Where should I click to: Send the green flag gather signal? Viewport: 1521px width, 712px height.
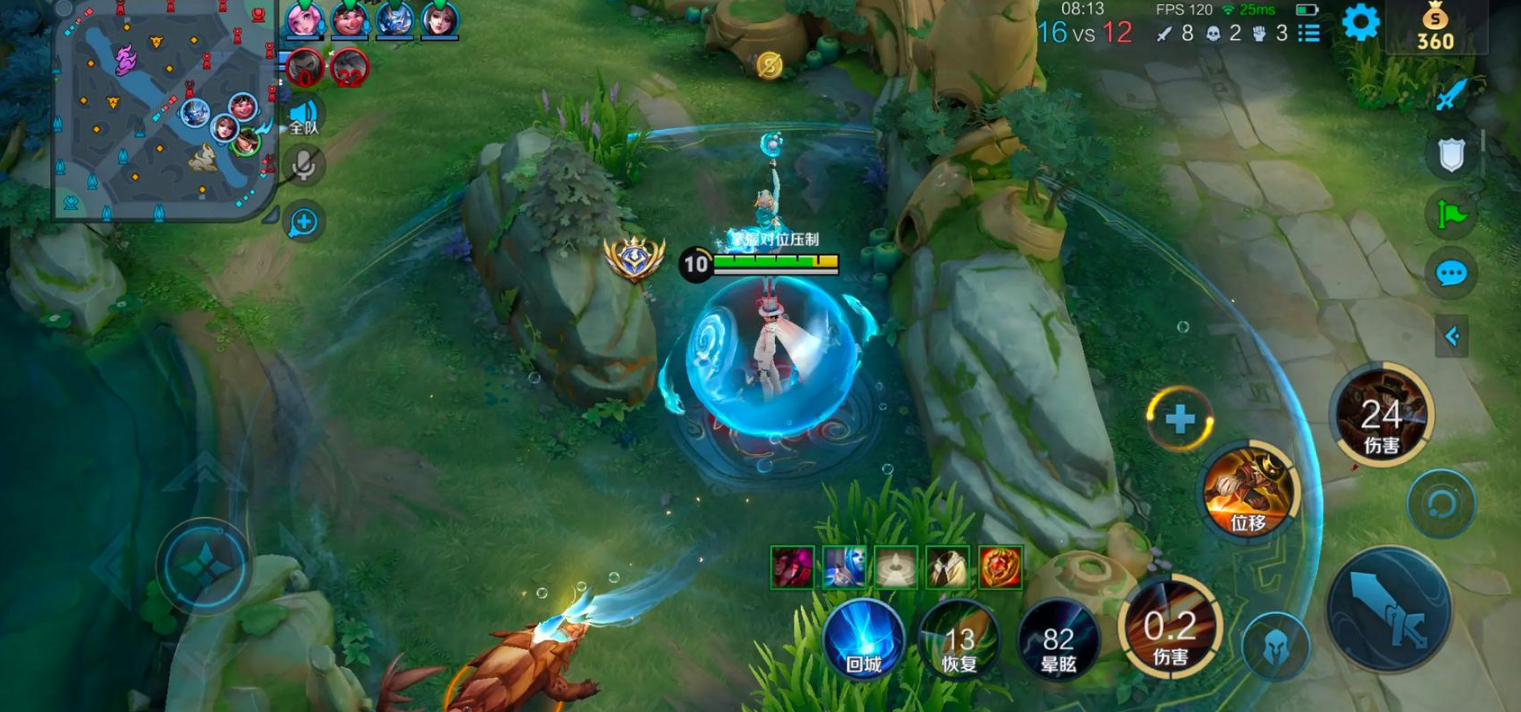pos(1450,214)
